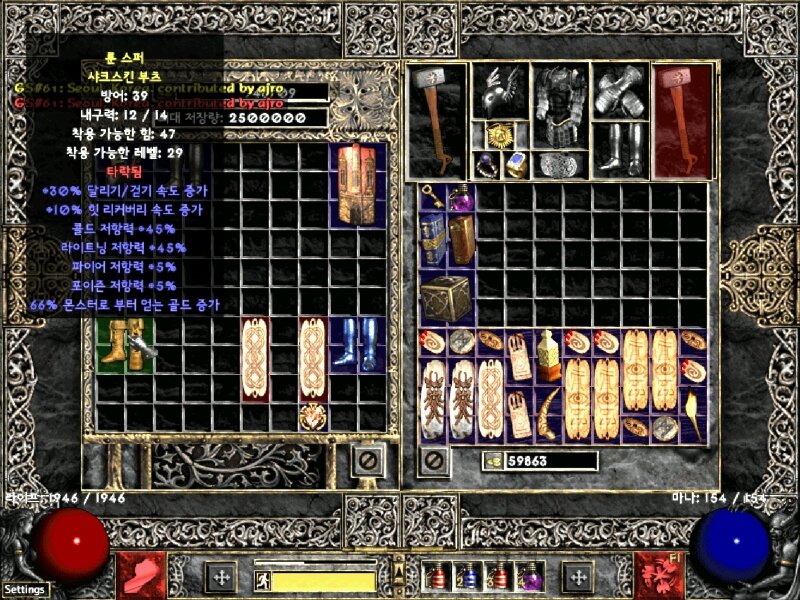Select the equipped belt slot

coord(559,165)
